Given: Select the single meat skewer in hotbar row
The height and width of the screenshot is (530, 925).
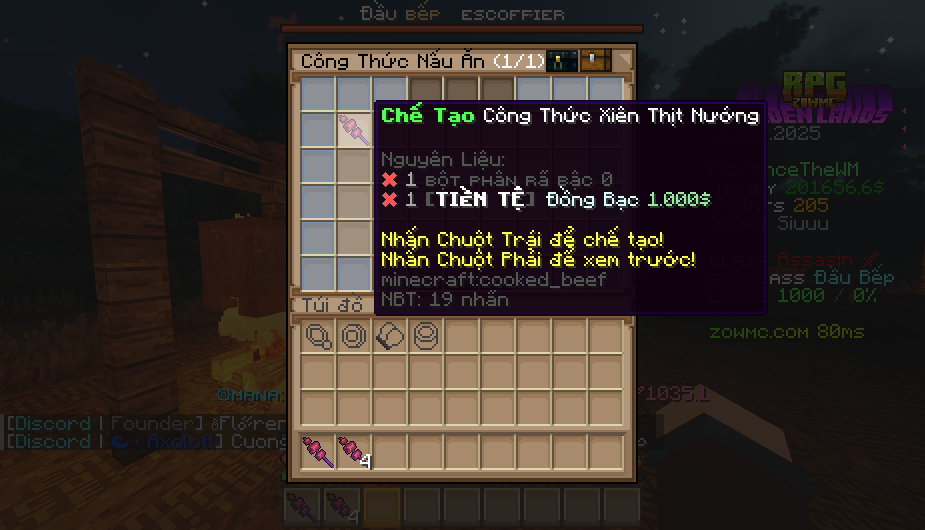Looking at the screenshot, I should [318, 452].
